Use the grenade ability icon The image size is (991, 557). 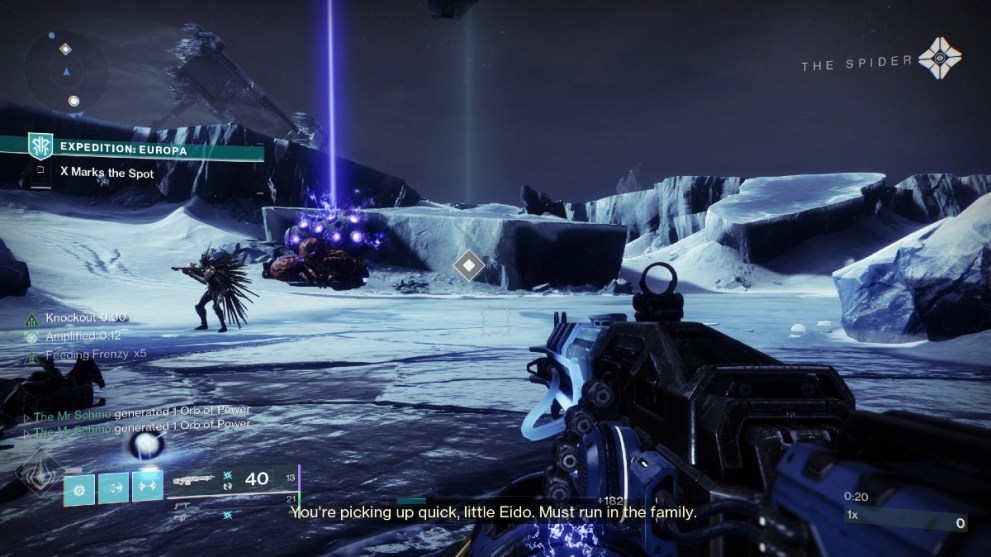coord(78,487)
